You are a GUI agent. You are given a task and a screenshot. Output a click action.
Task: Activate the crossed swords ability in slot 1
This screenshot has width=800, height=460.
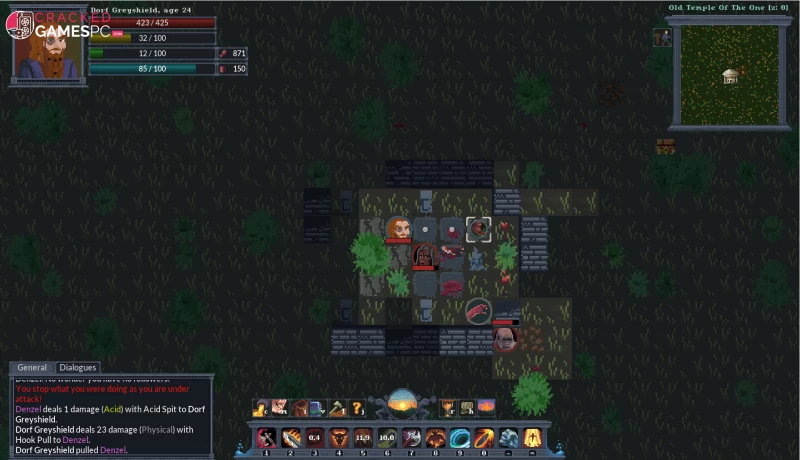point(266,437)
